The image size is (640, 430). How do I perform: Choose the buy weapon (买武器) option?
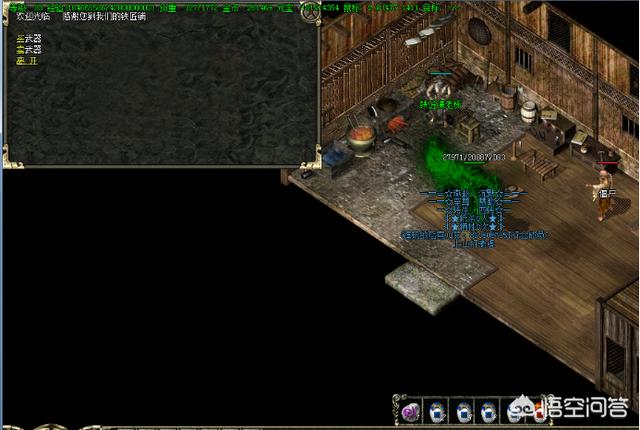(28, 38)
